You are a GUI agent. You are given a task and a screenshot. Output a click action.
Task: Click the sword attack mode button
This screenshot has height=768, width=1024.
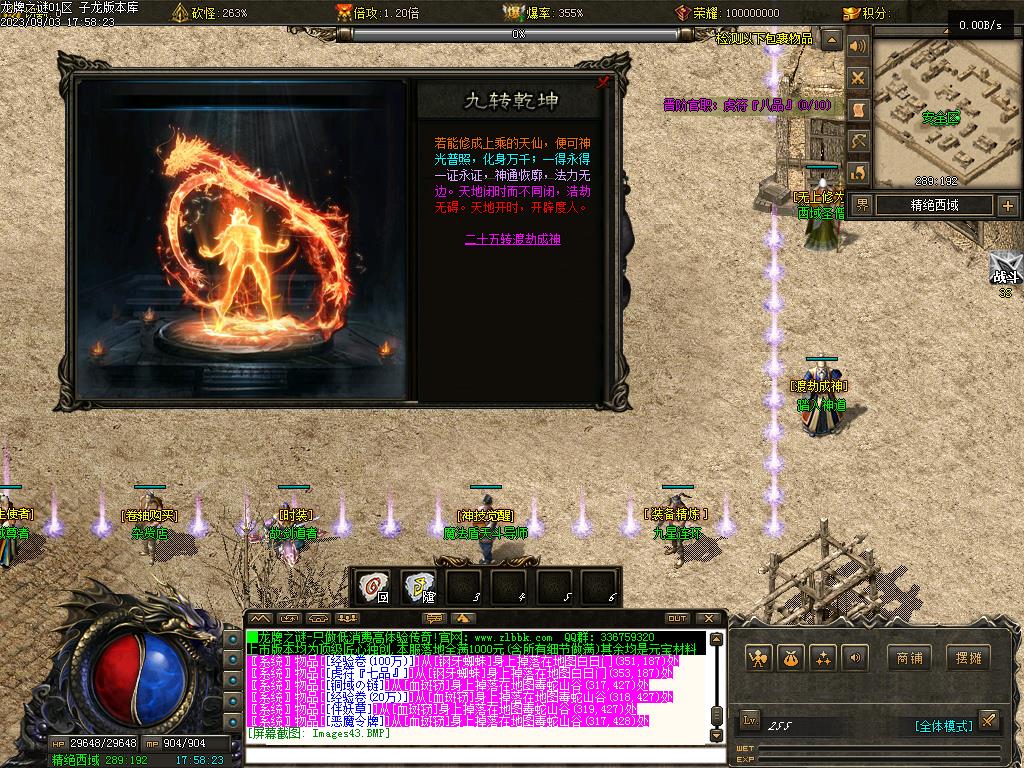[987, 720]
